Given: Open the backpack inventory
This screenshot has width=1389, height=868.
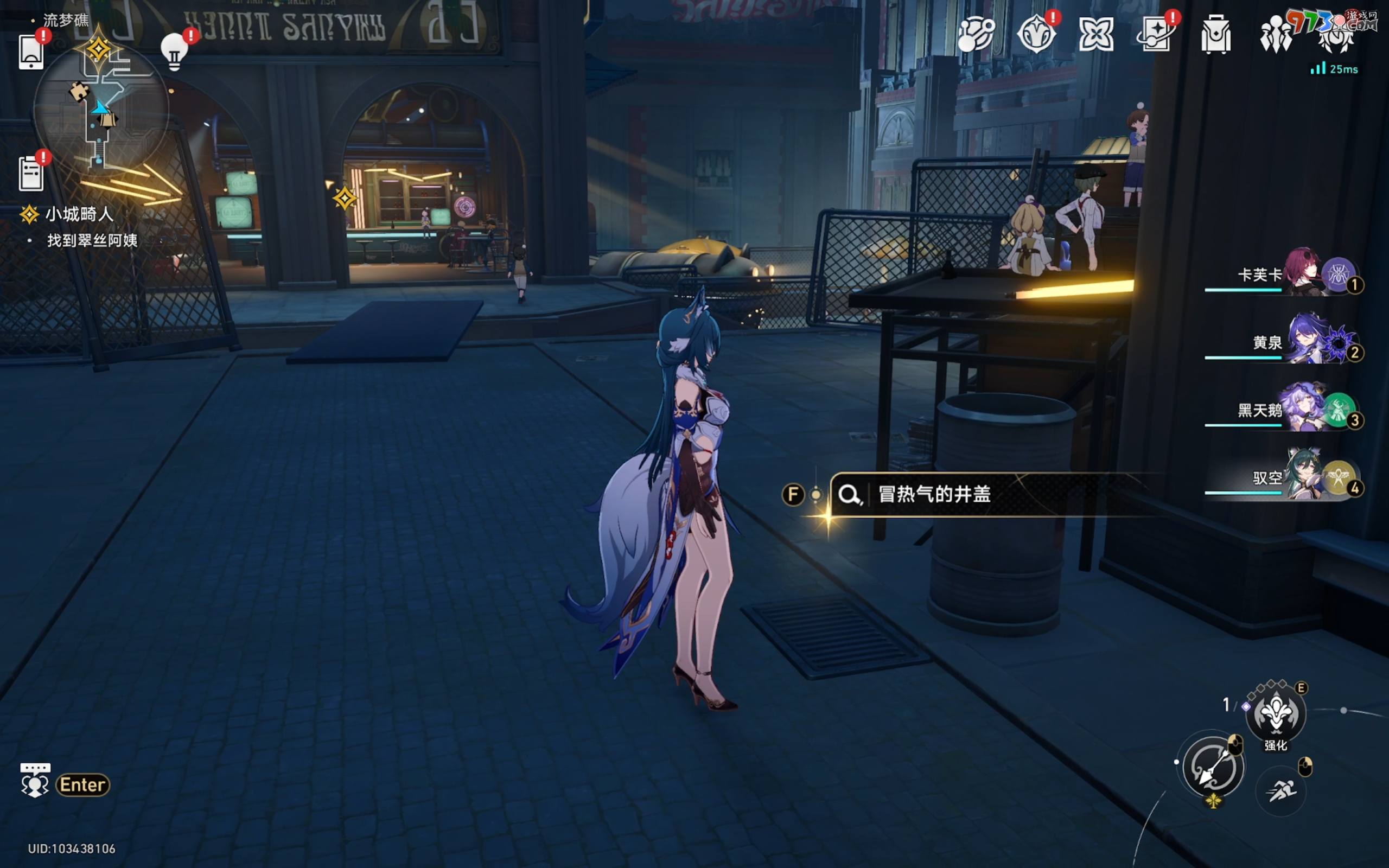Looking at the screenshot, I should point(1216,34).
